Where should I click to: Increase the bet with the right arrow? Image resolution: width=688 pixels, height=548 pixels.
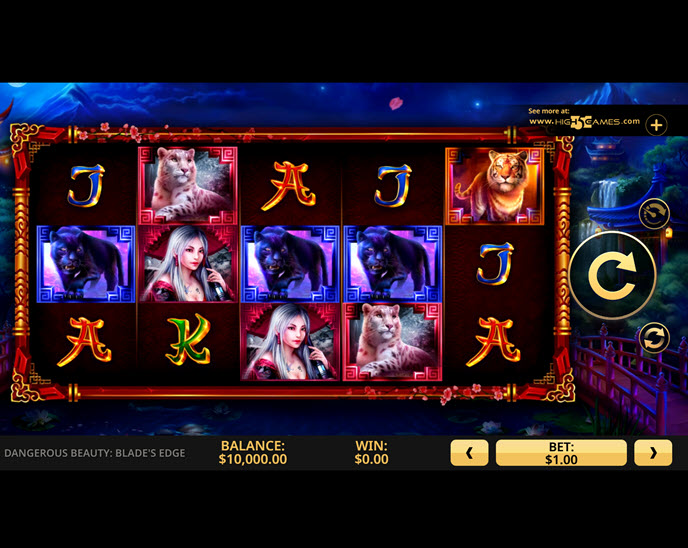coord(653,453)
